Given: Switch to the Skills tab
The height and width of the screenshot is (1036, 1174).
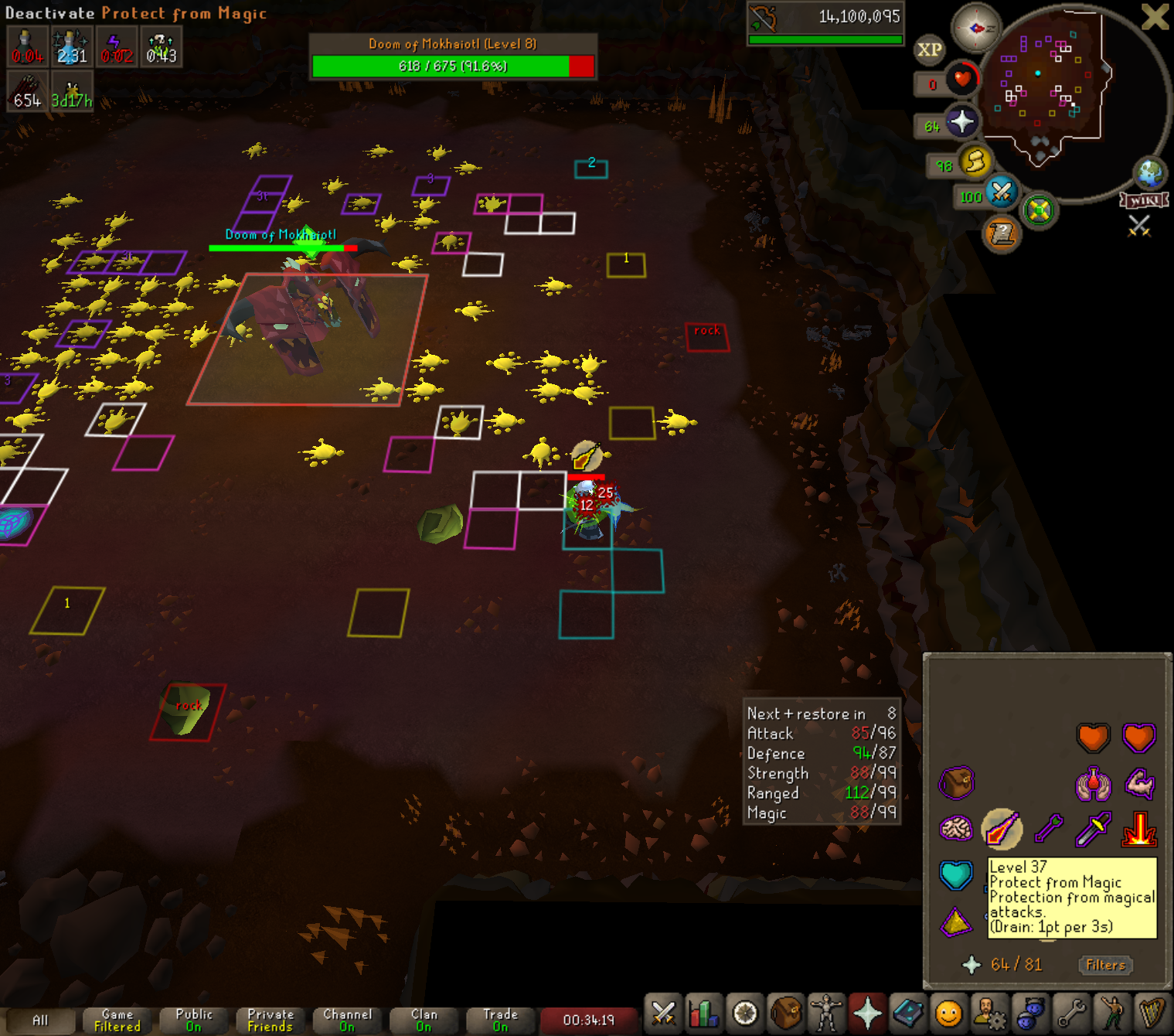Looking at the screenshot, I should [x=704, y=1013].
